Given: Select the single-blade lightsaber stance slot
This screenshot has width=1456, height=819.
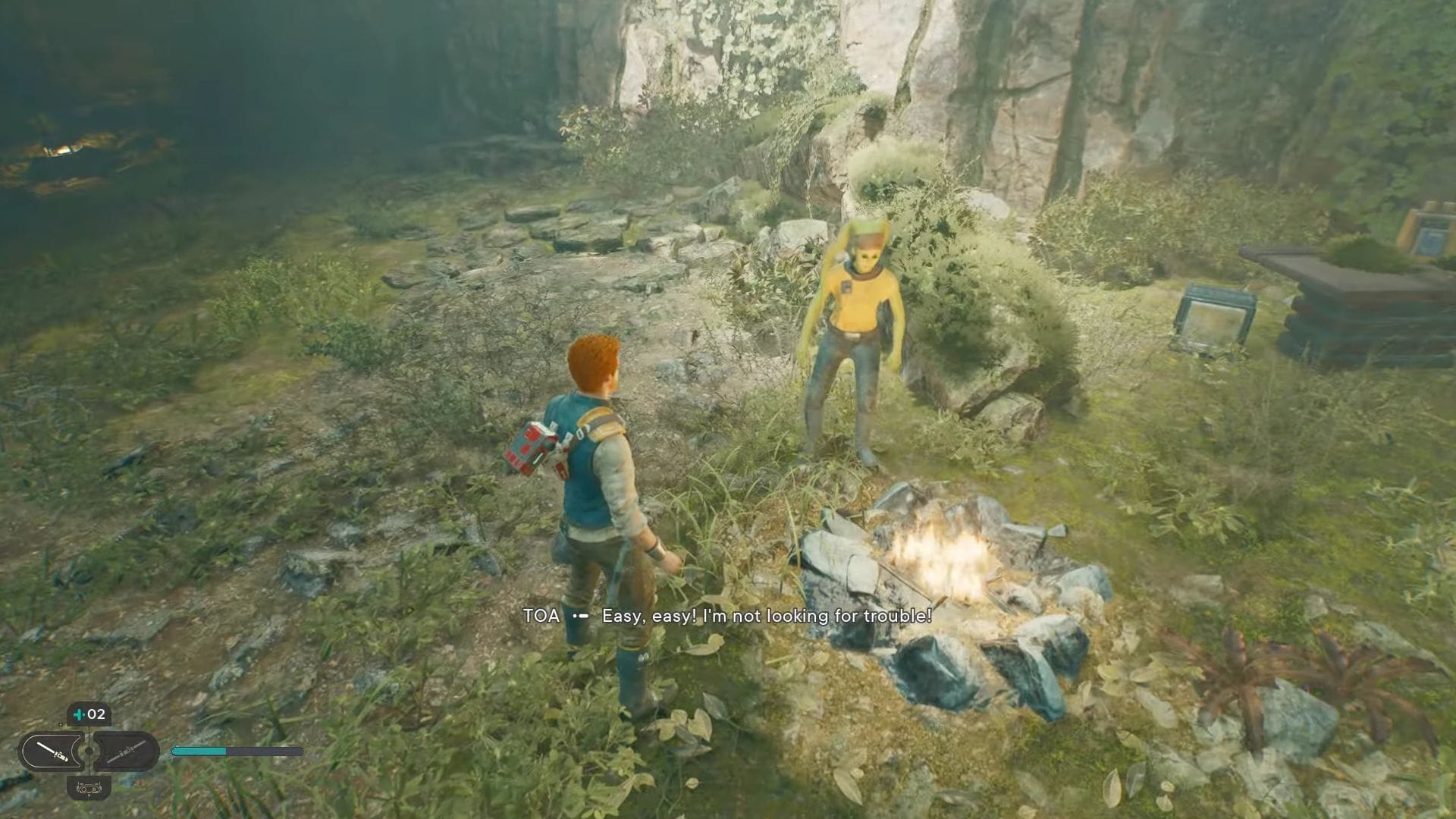Looking at the screenshot, I should coord(53,752).
